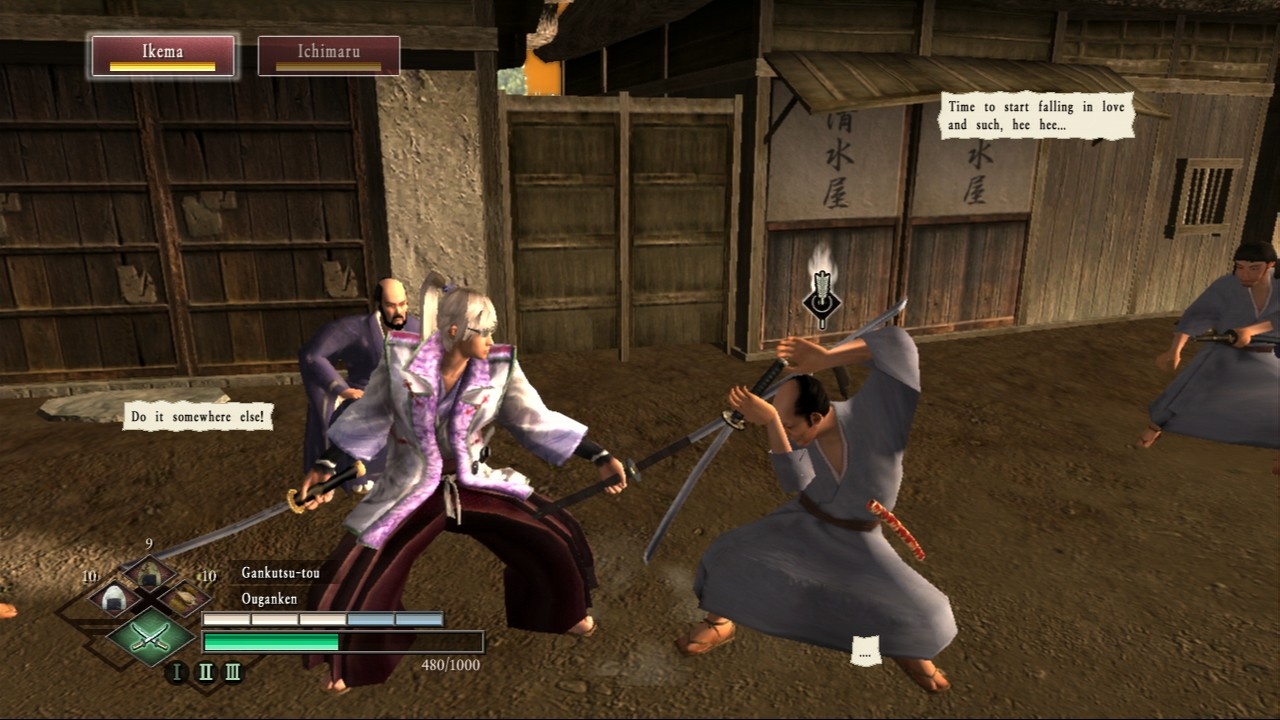Select the Roman numeral I skill icon
The height and width of the screenshot is (720, 1280).
point(177,671)
